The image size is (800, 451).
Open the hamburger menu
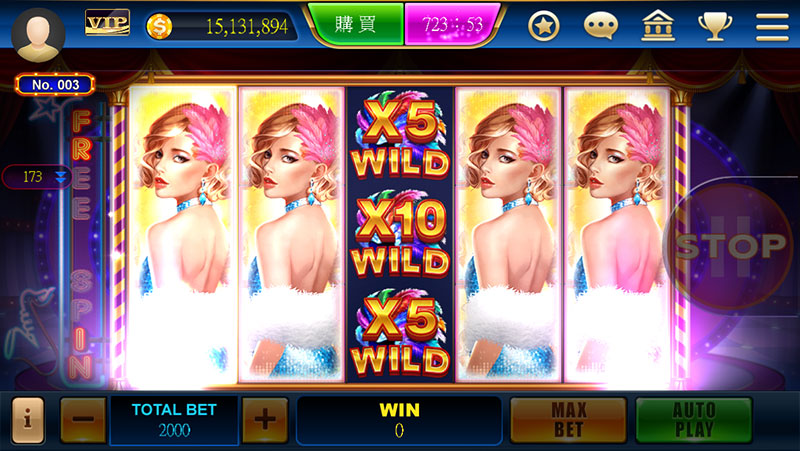point(772,27)
